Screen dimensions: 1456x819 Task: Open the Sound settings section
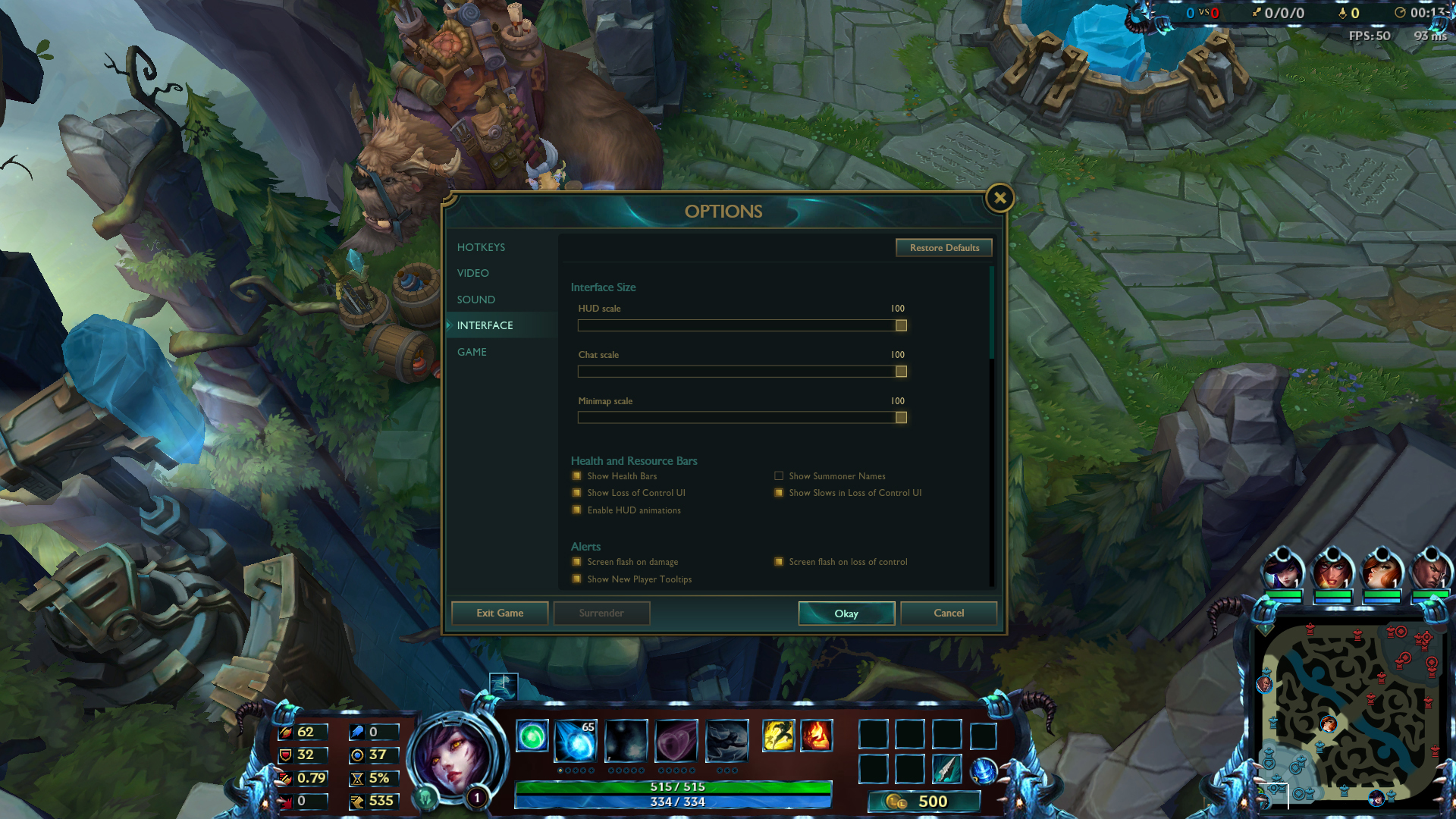pyautogui.click(x=475, y=300)
